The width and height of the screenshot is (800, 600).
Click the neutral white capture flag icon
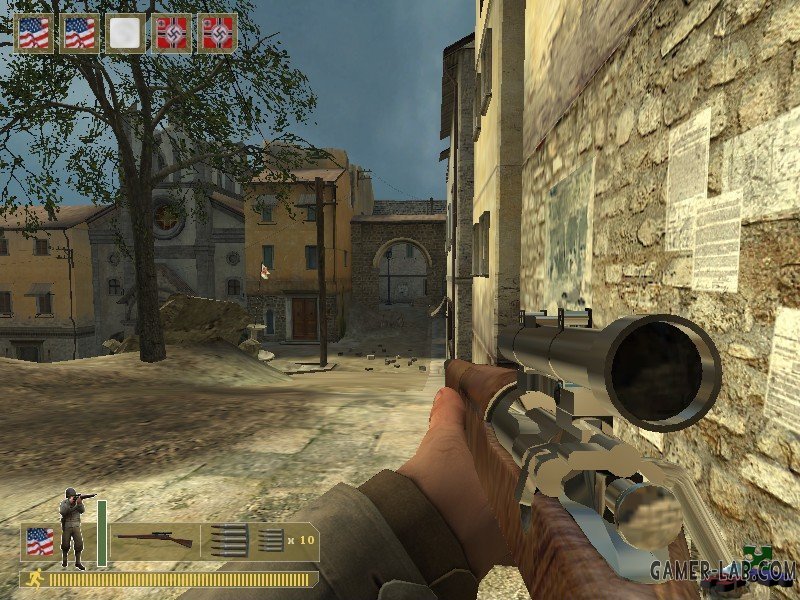[125, 33]
